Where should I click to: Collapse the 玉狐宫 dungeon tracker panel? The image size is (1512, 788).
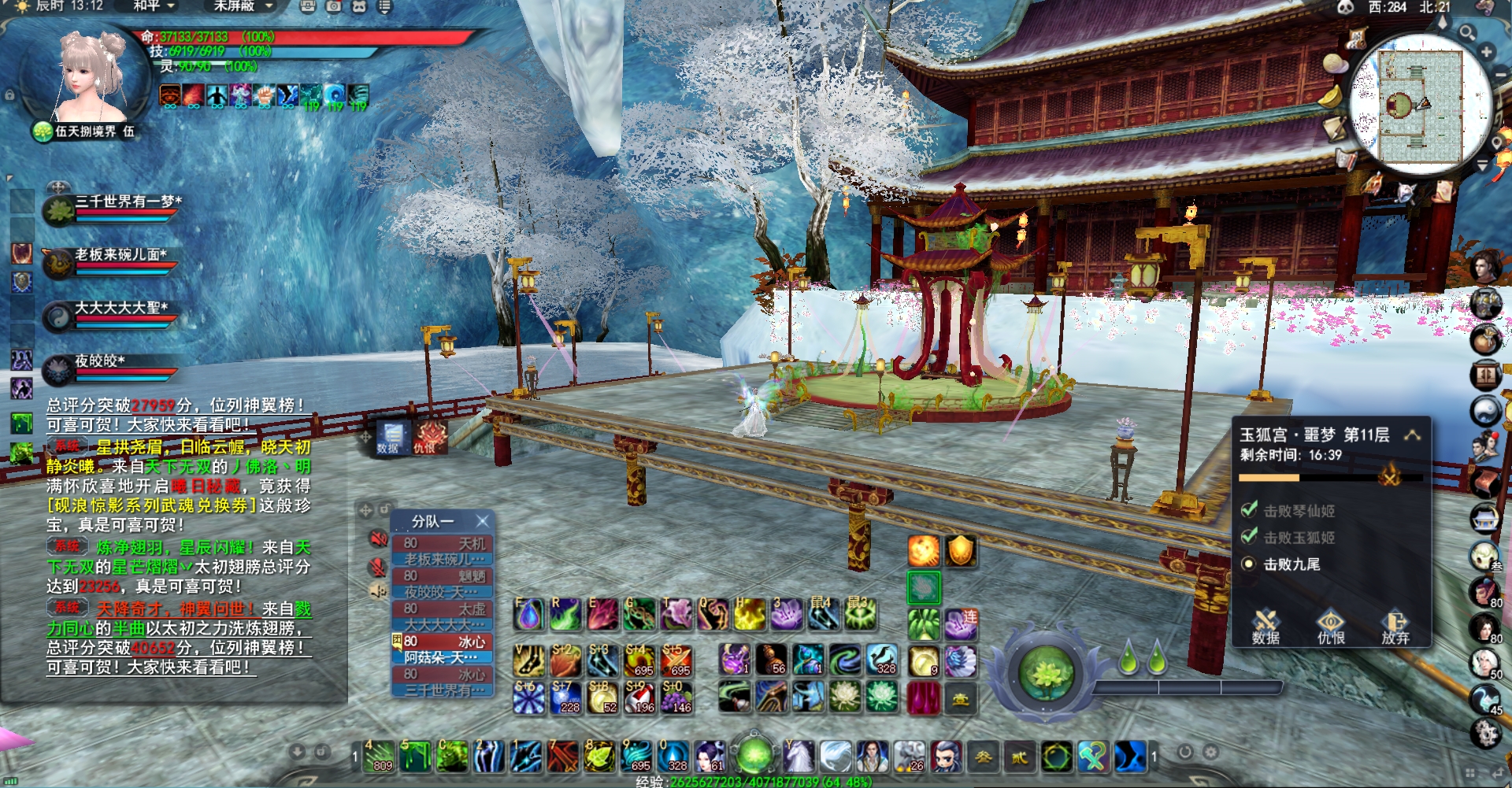pos(1413,435)
